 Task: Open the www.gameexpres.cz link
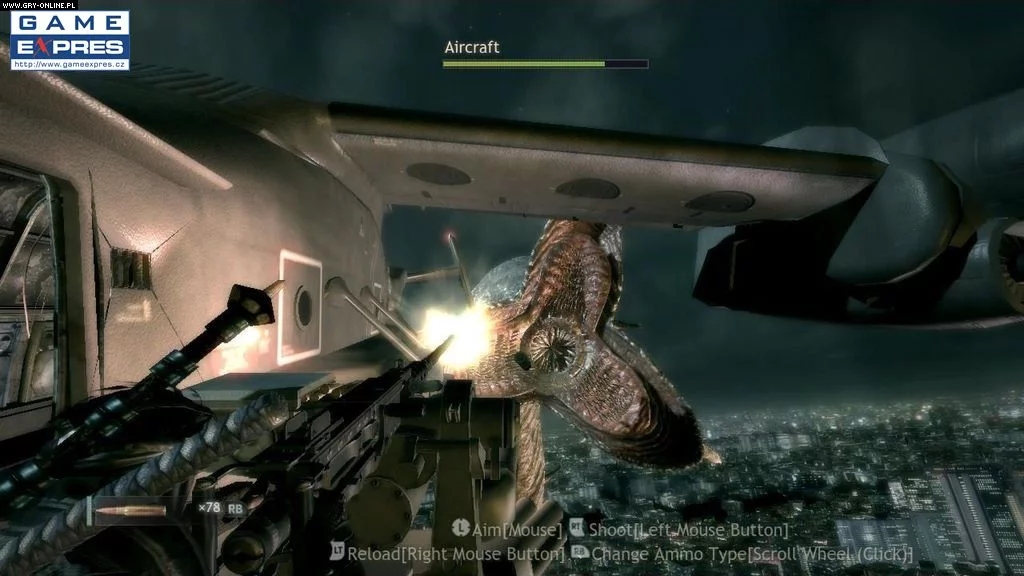(69, 65)
